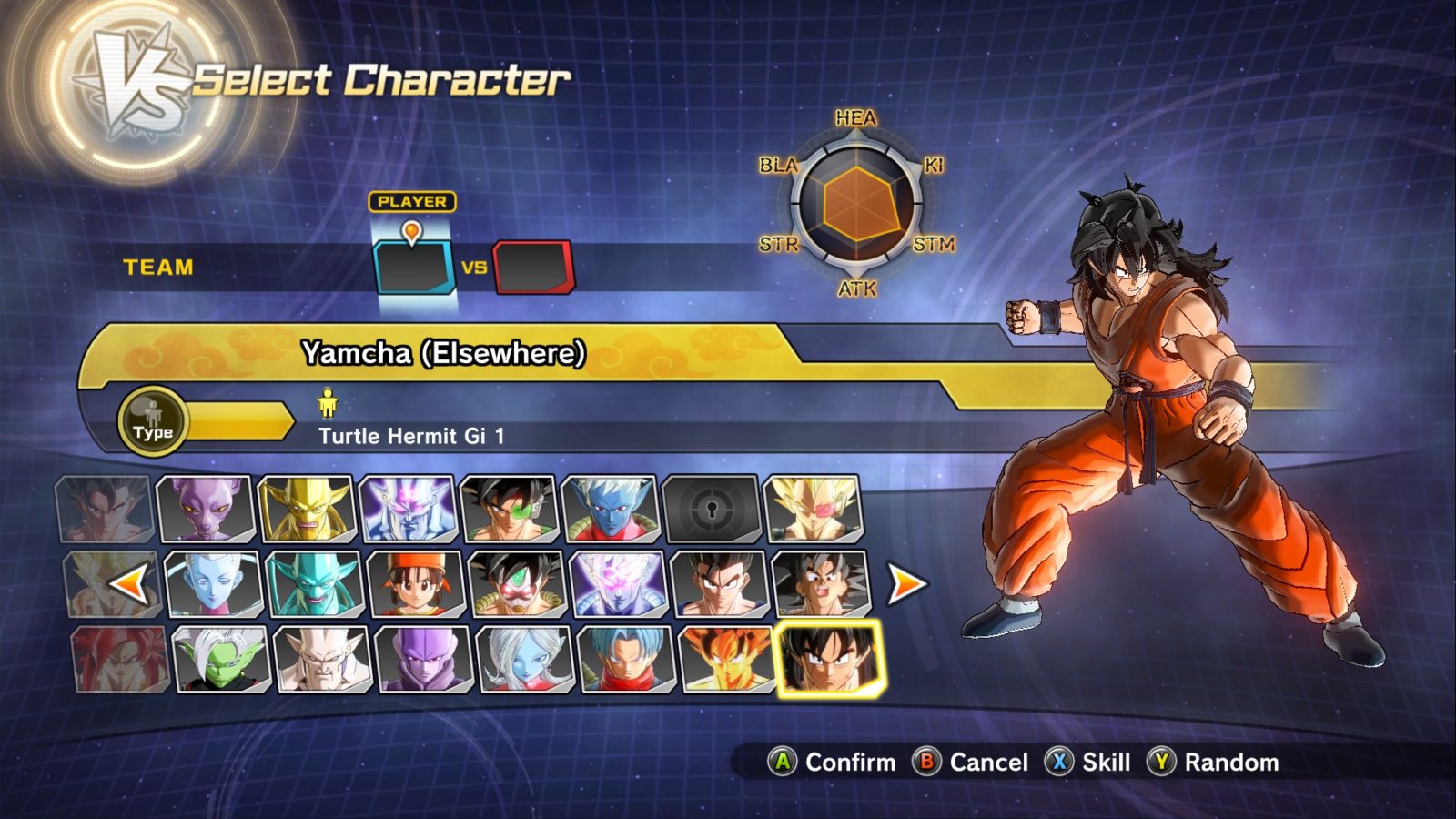Select the red opponent team slot
Image resolution: width=1456 pixels, height=819 pixels.
[533, 268]
